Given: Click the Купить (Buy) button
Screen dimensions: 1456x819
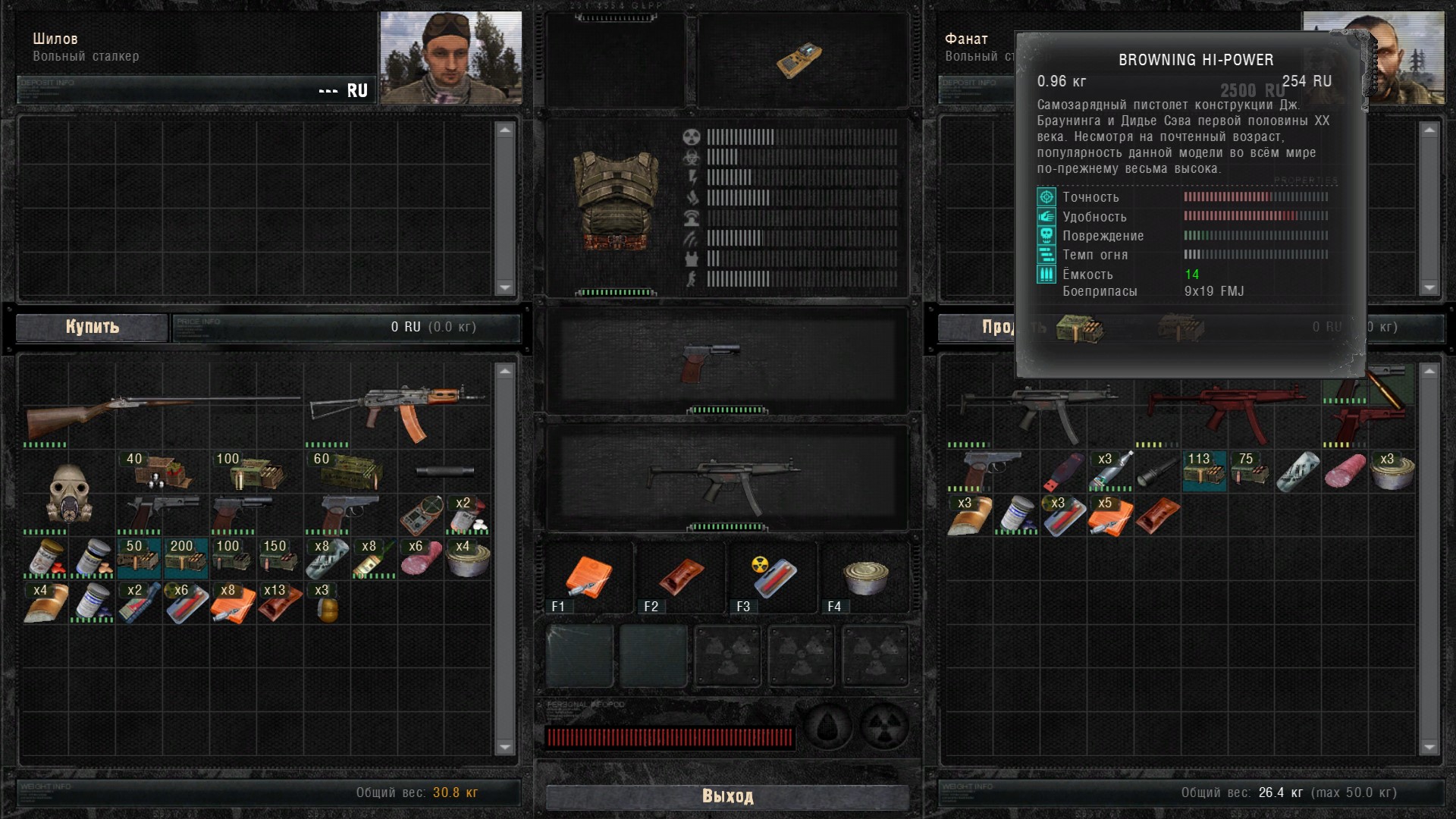Looking at the screenshot, I should (x=92, y=327).
